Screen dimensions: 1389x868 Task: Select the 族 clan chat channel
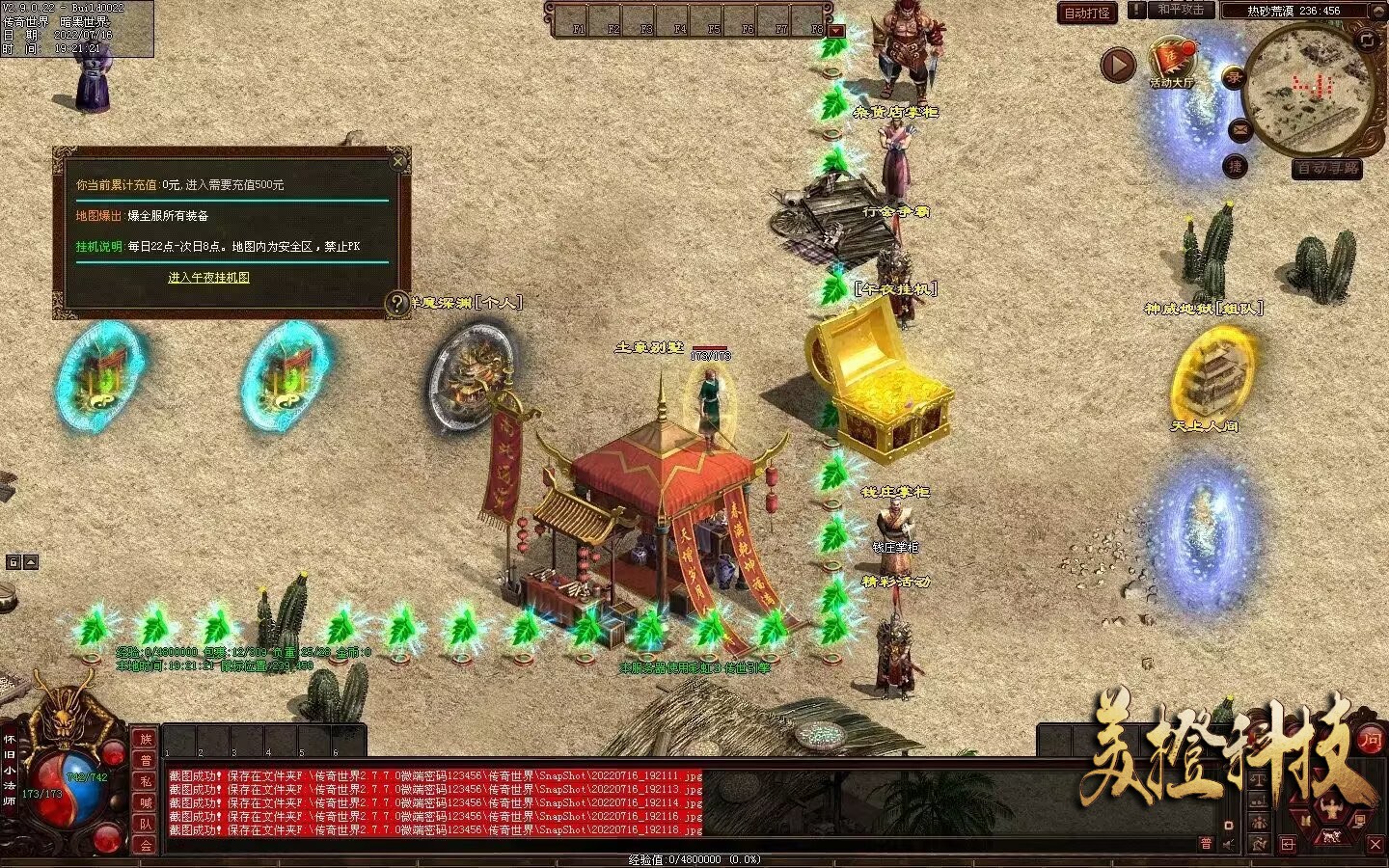click(145, 739)
